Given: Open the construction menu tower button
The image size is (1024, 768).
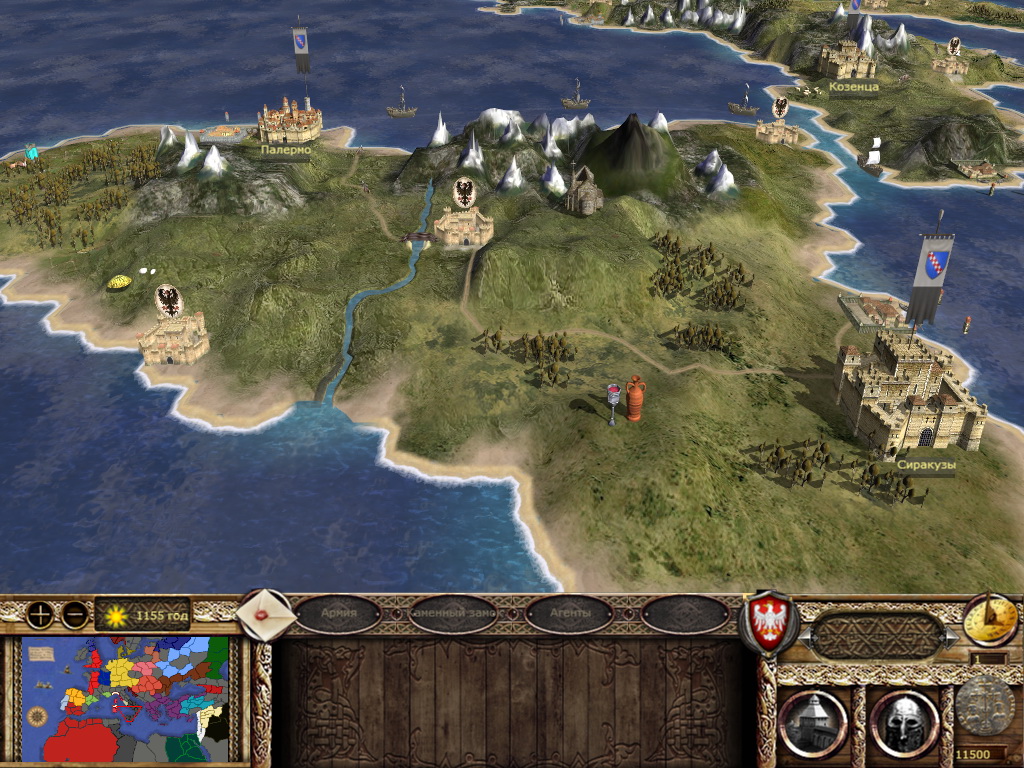Looking at the screenshot, I should pos(811,722).
